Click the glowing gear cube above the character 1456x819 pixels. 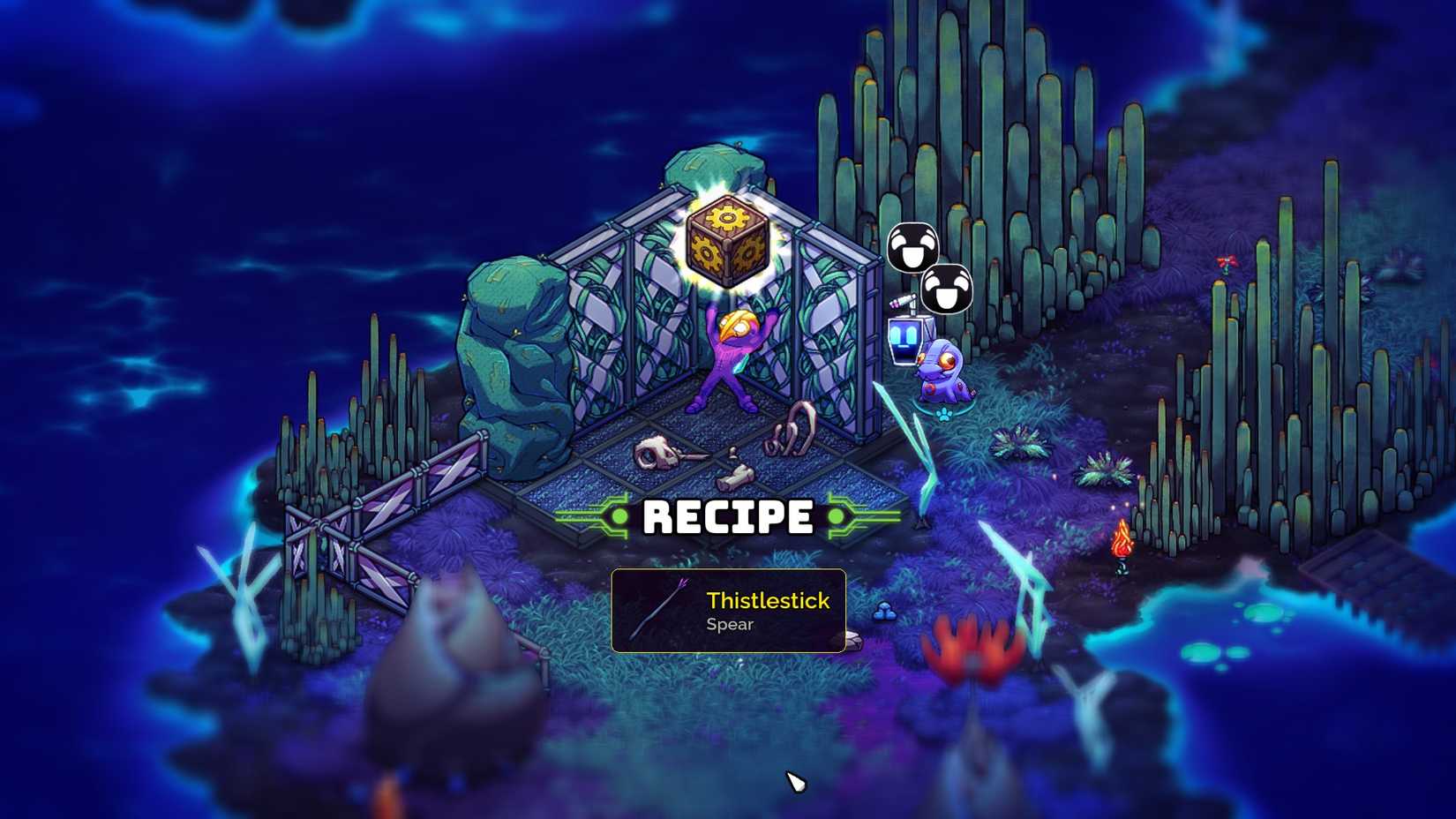point(725,239)
